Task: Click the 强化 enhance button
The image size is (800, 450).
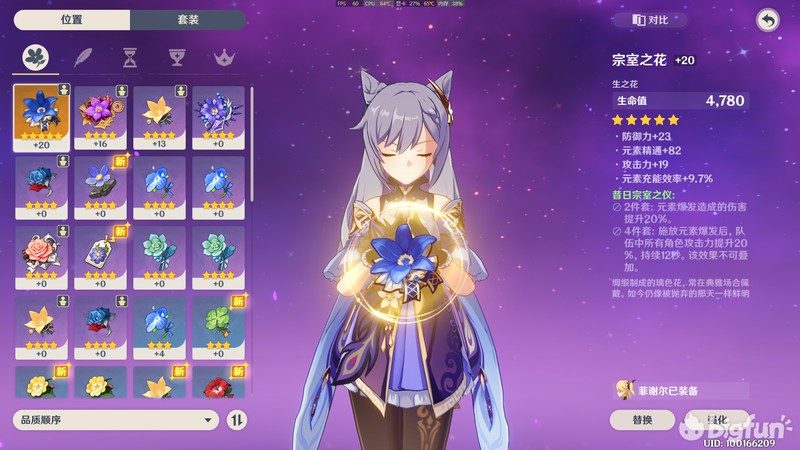Action: click(x=718, y=420)
